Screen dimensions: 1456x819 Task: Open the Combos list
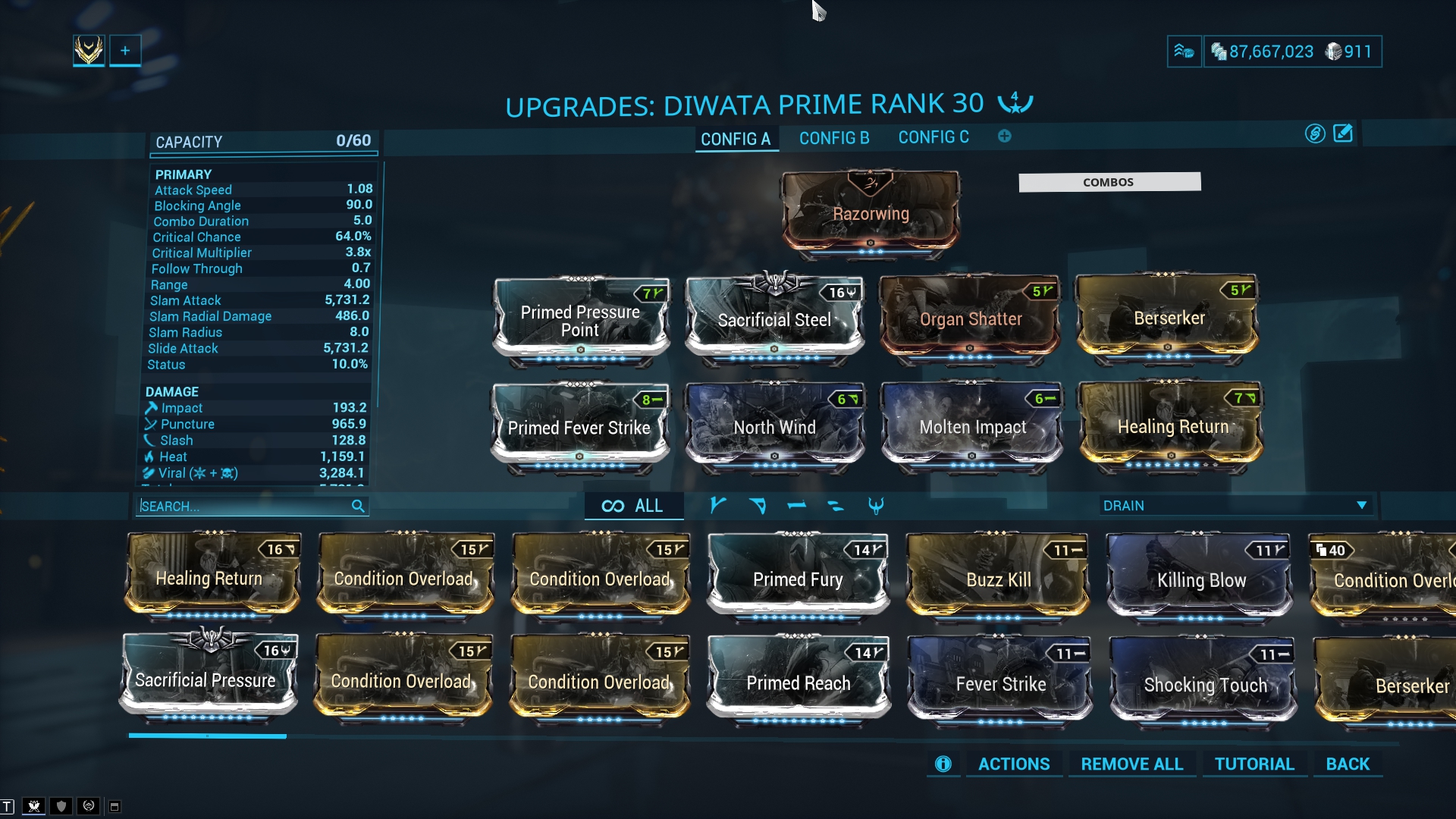pos(1109,182)
